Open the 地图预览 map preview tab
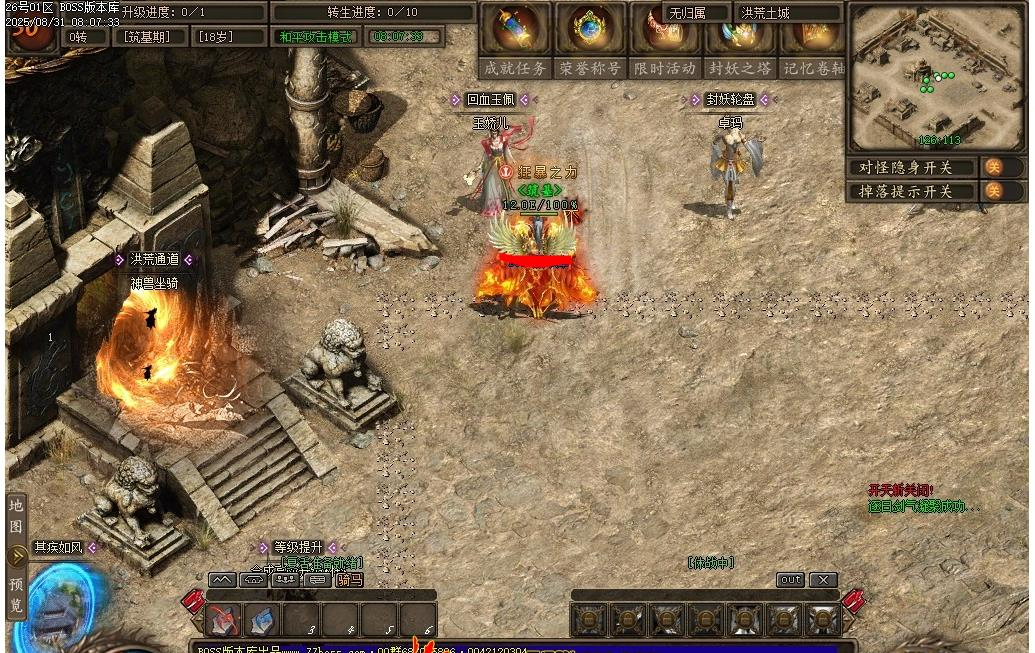The image size is (1035, 653). tap(16, 556)
